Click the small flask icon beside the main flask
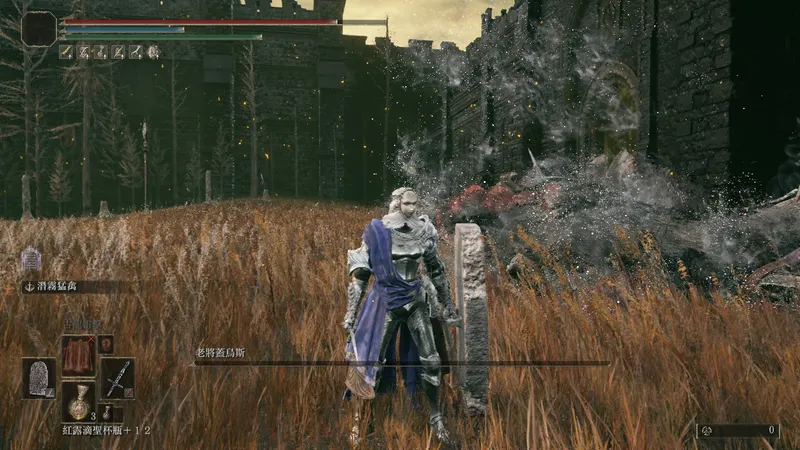This screenshot has height=450, width=800. coord(106,412)
